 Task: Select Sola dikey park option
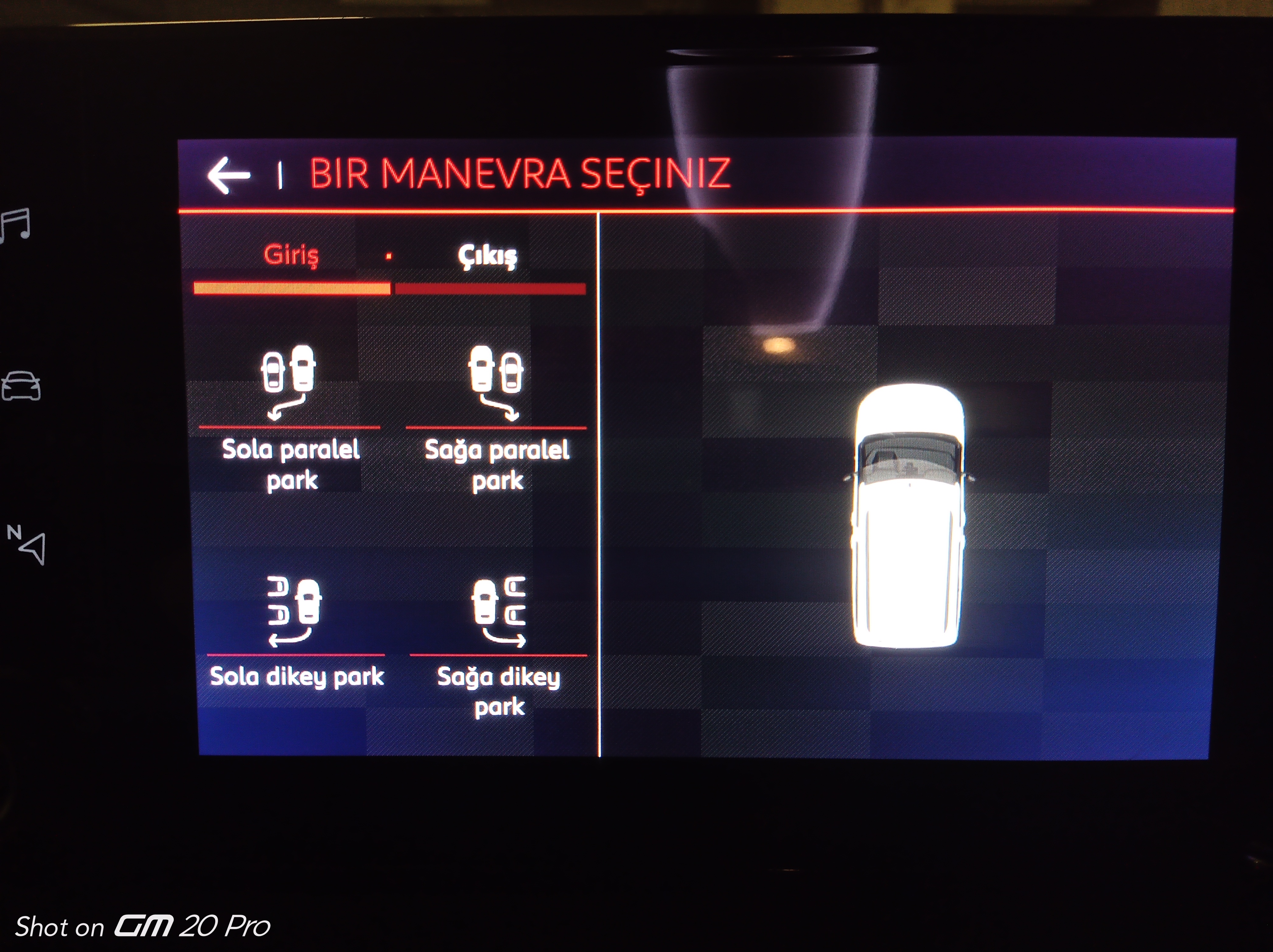tap(295, 633)
